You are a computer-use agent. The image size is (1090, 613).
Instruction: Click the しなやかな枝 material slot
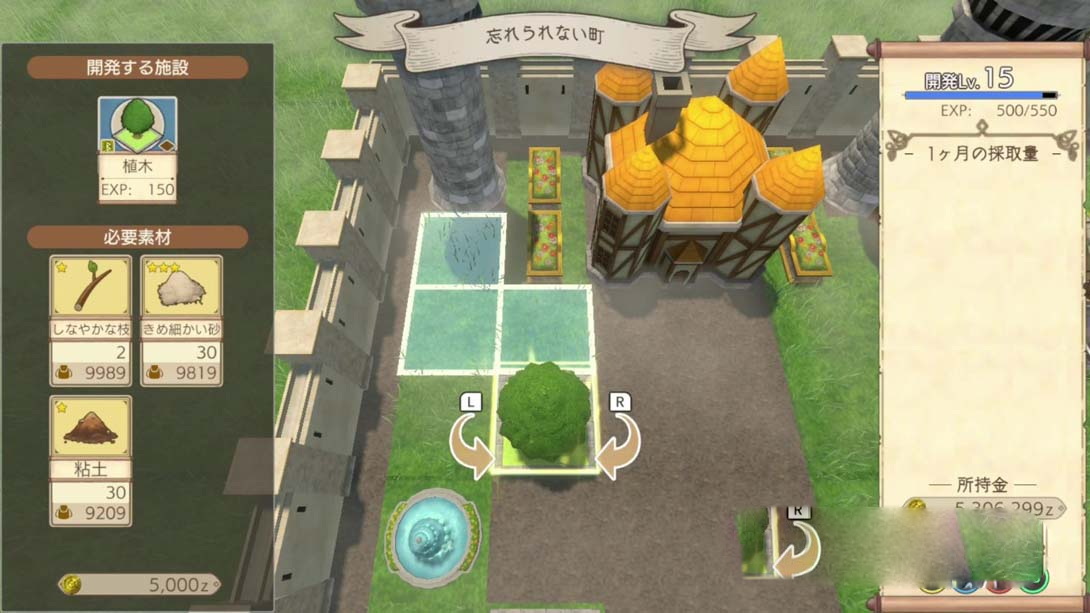click(91, 320)
